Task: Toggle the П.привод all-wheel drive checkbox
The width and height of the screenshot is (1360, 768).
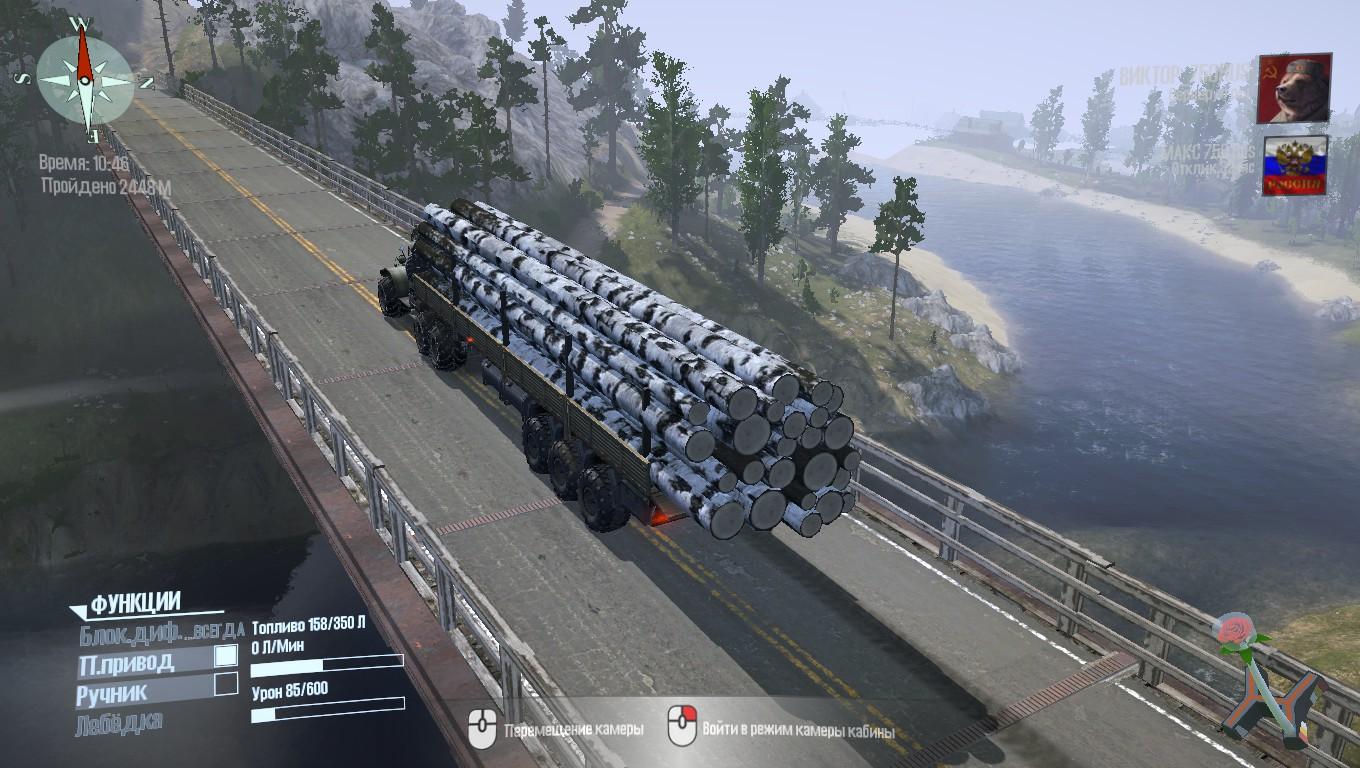Action: click(227, 656)
